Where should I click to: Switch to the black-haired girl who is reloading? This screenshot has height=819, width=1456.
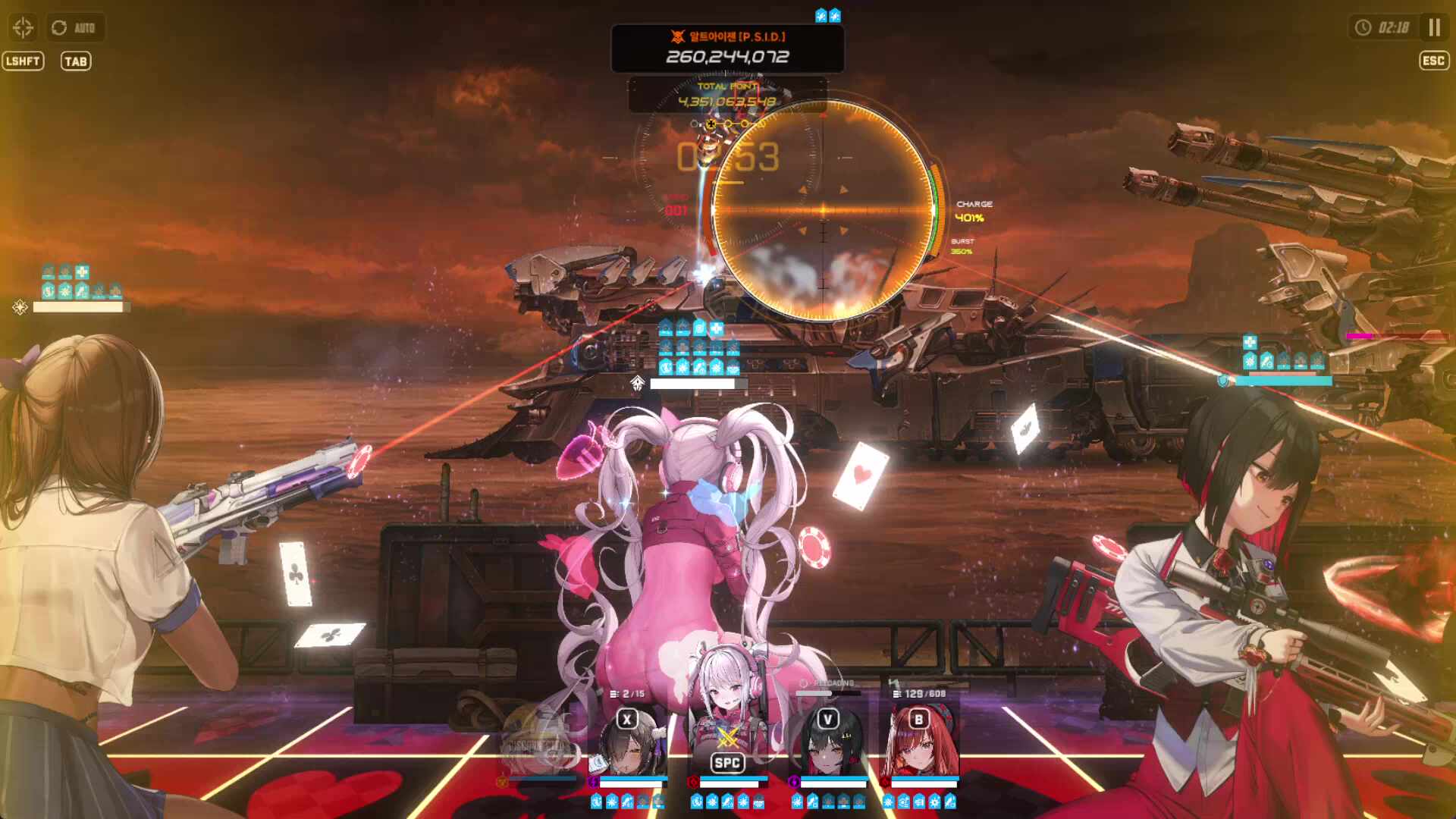coord(827,743)
